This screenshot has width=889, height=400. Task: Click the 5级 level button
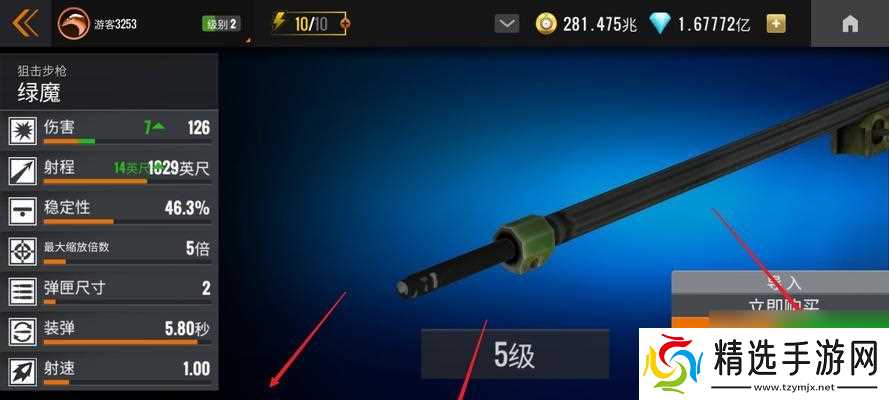[x=514, y=354]
